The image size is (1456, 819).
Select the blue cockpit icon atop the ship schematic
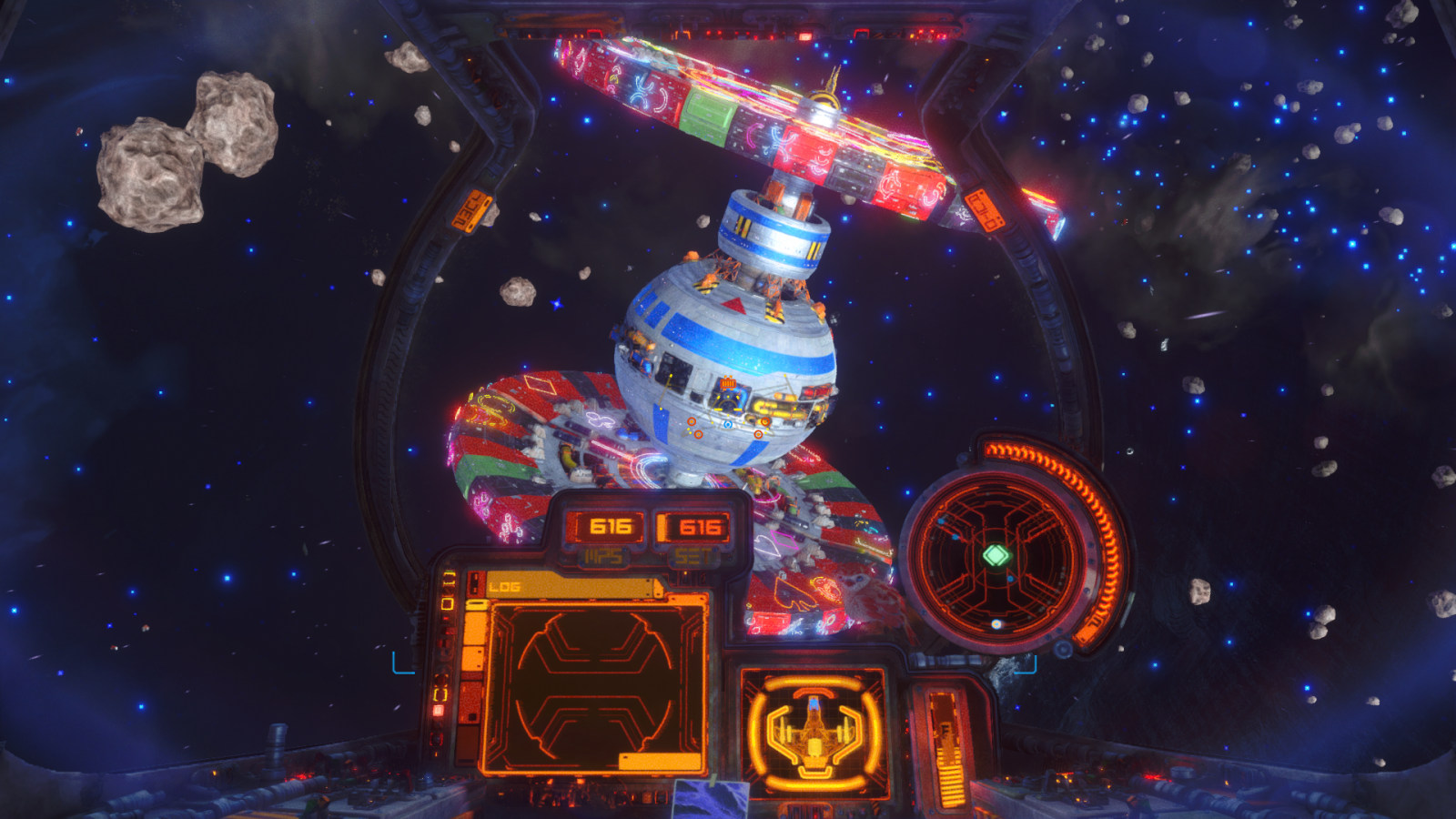click(814, 703)
